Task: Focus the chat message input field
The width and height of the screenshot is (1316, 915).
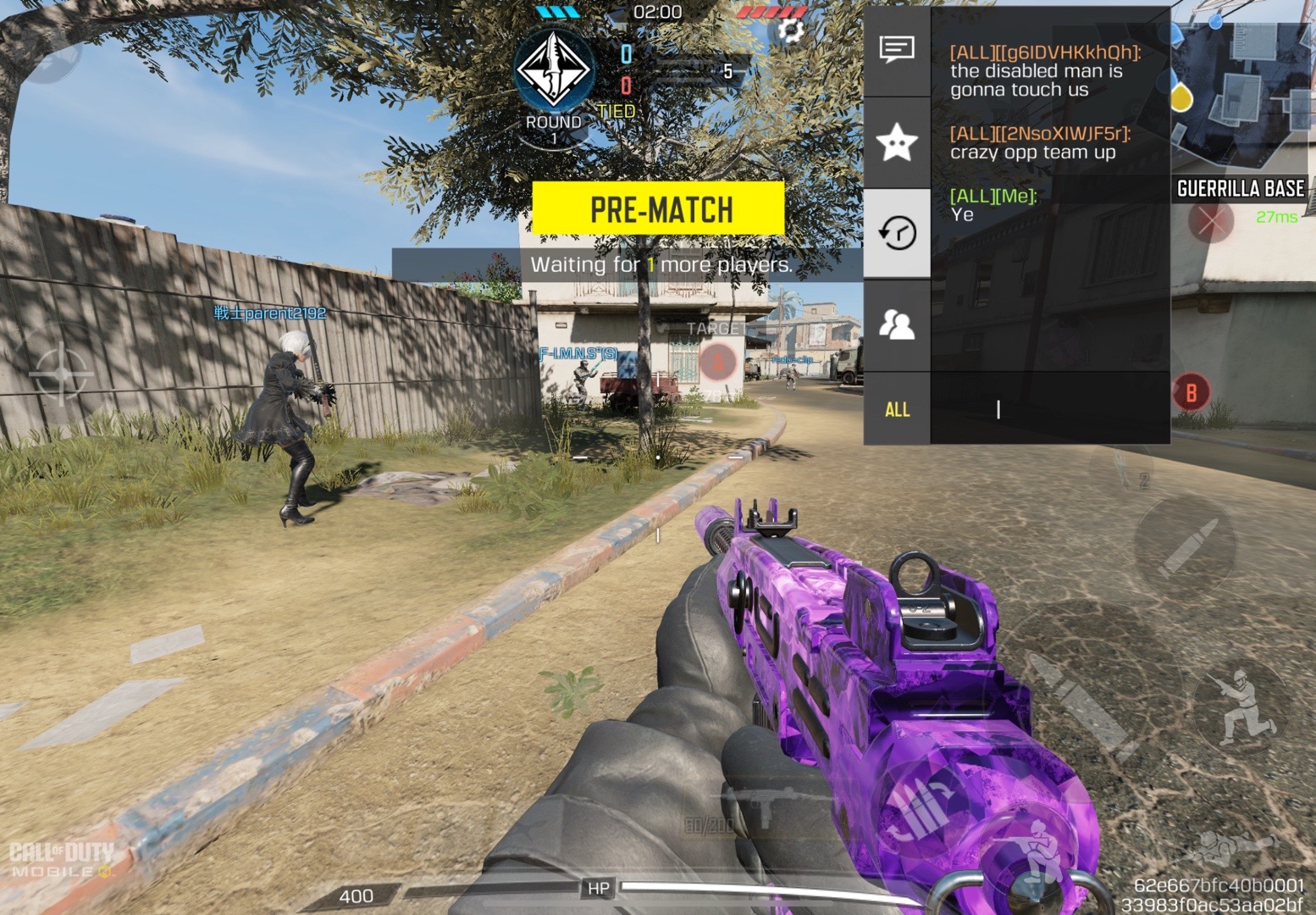Action: pos(1050,409)
